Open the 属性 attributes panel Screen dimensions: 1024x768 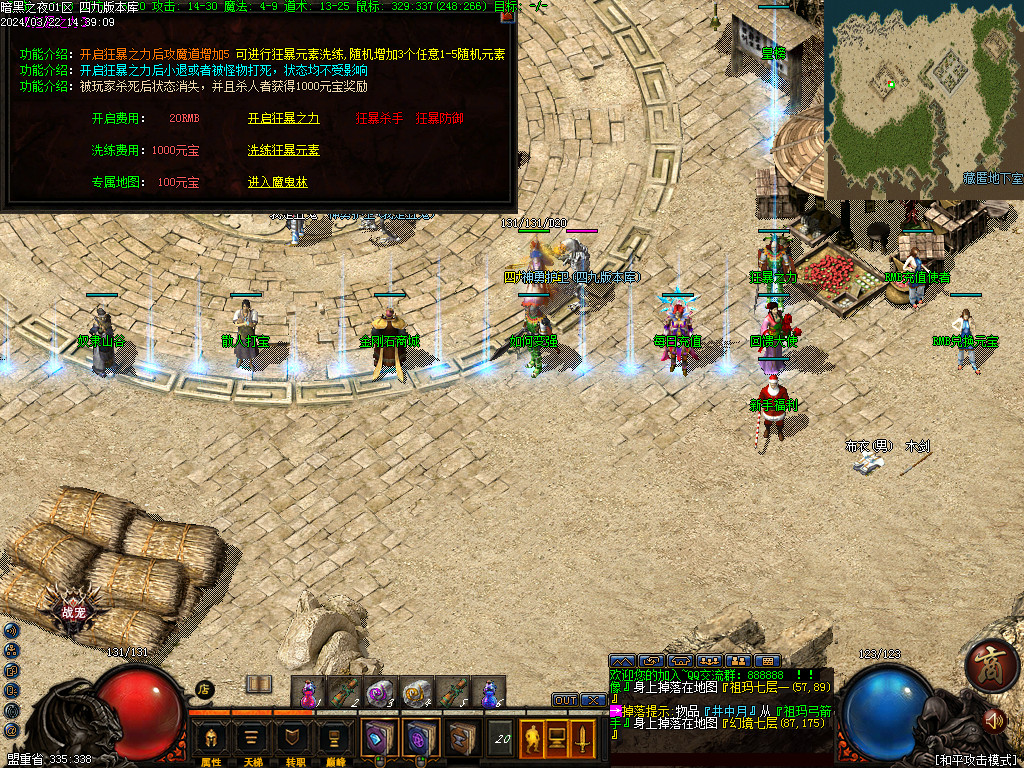(211, 741)
